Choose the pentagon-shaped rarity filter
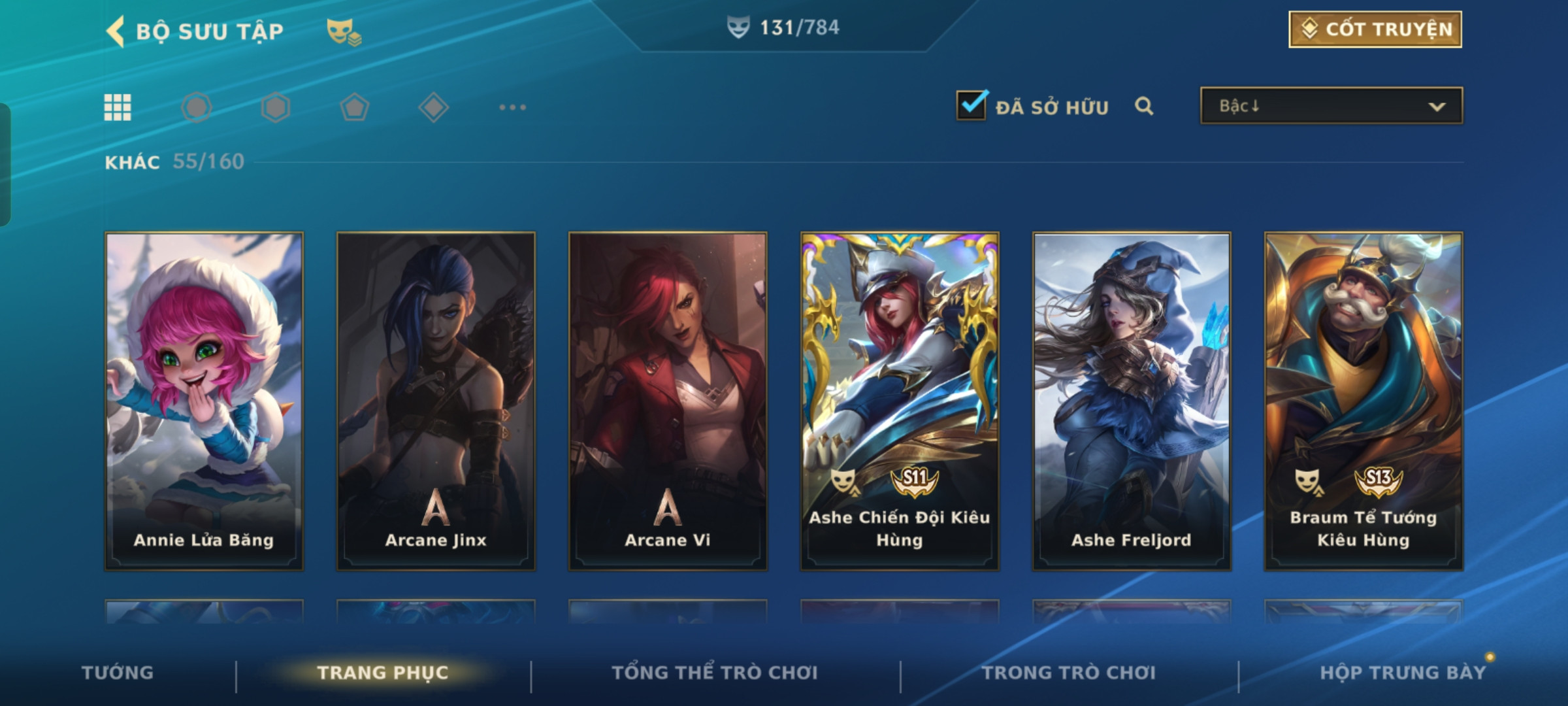The height and width of the screenshot is (706, 1568). tap(354, 107)
